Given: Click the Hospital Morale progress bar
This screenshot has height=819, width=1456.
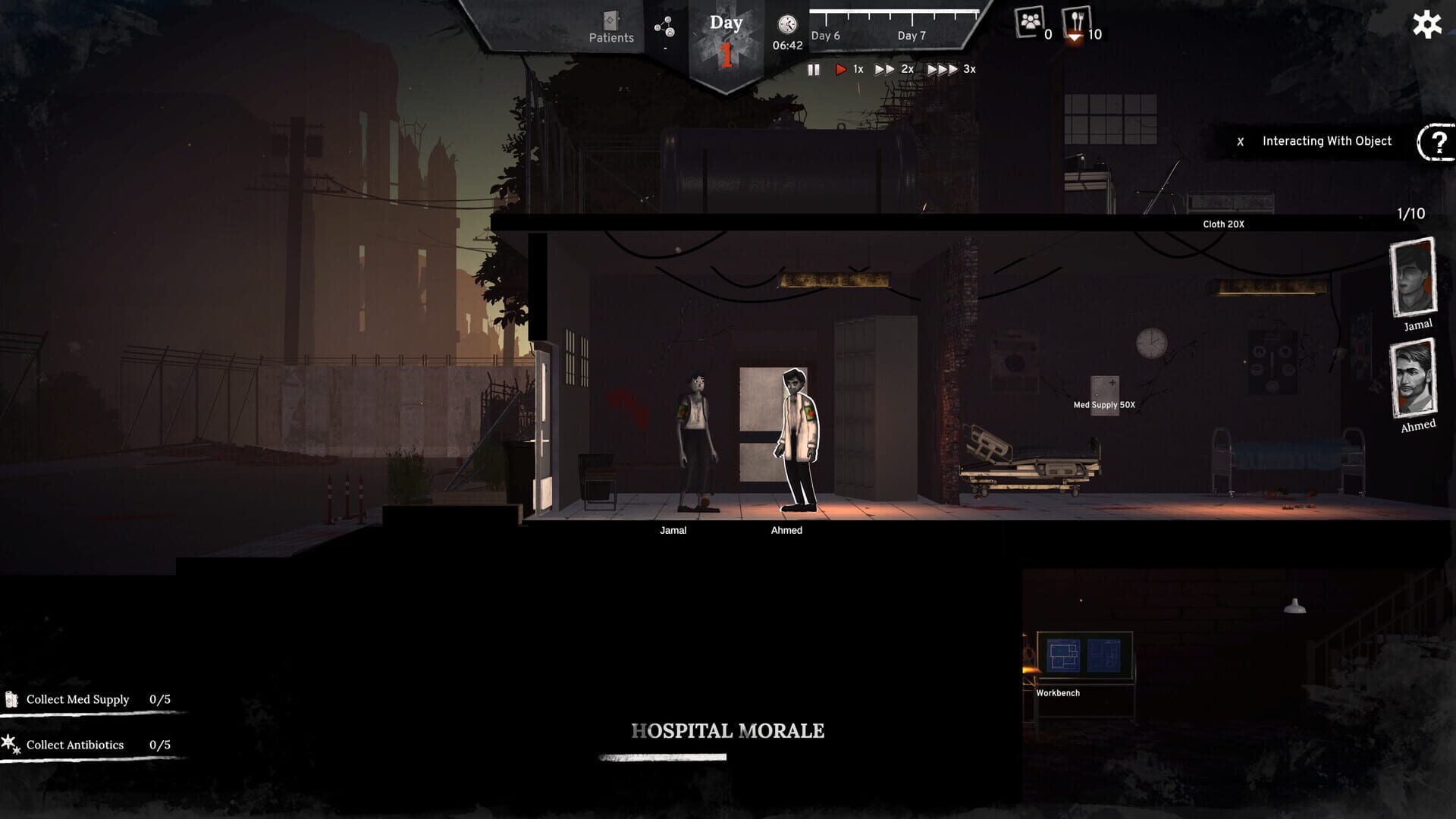Looking at the screenshot, I should (661, 757).
